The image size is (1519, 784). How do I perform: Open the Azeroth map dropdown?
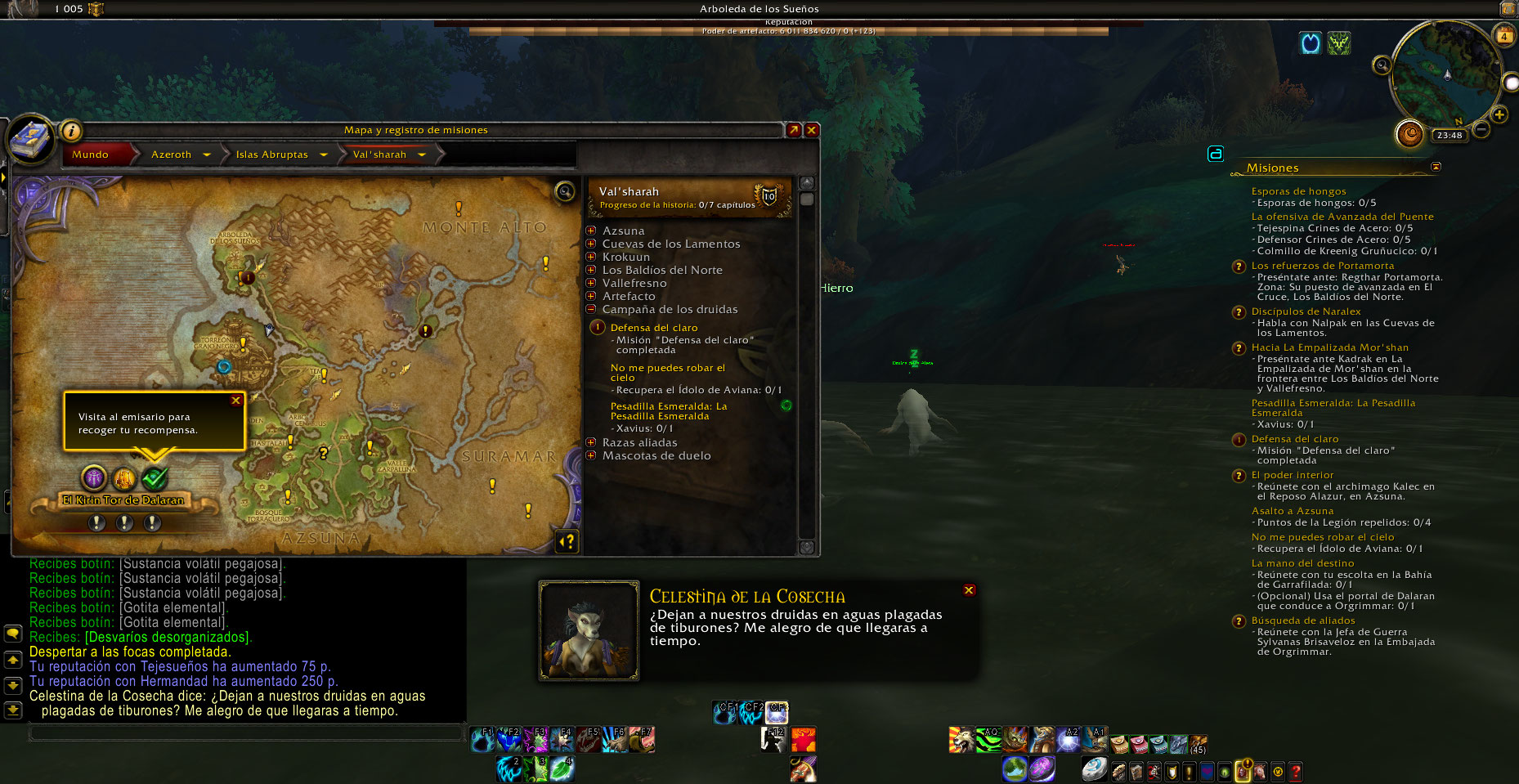click(x=207, y=155)
